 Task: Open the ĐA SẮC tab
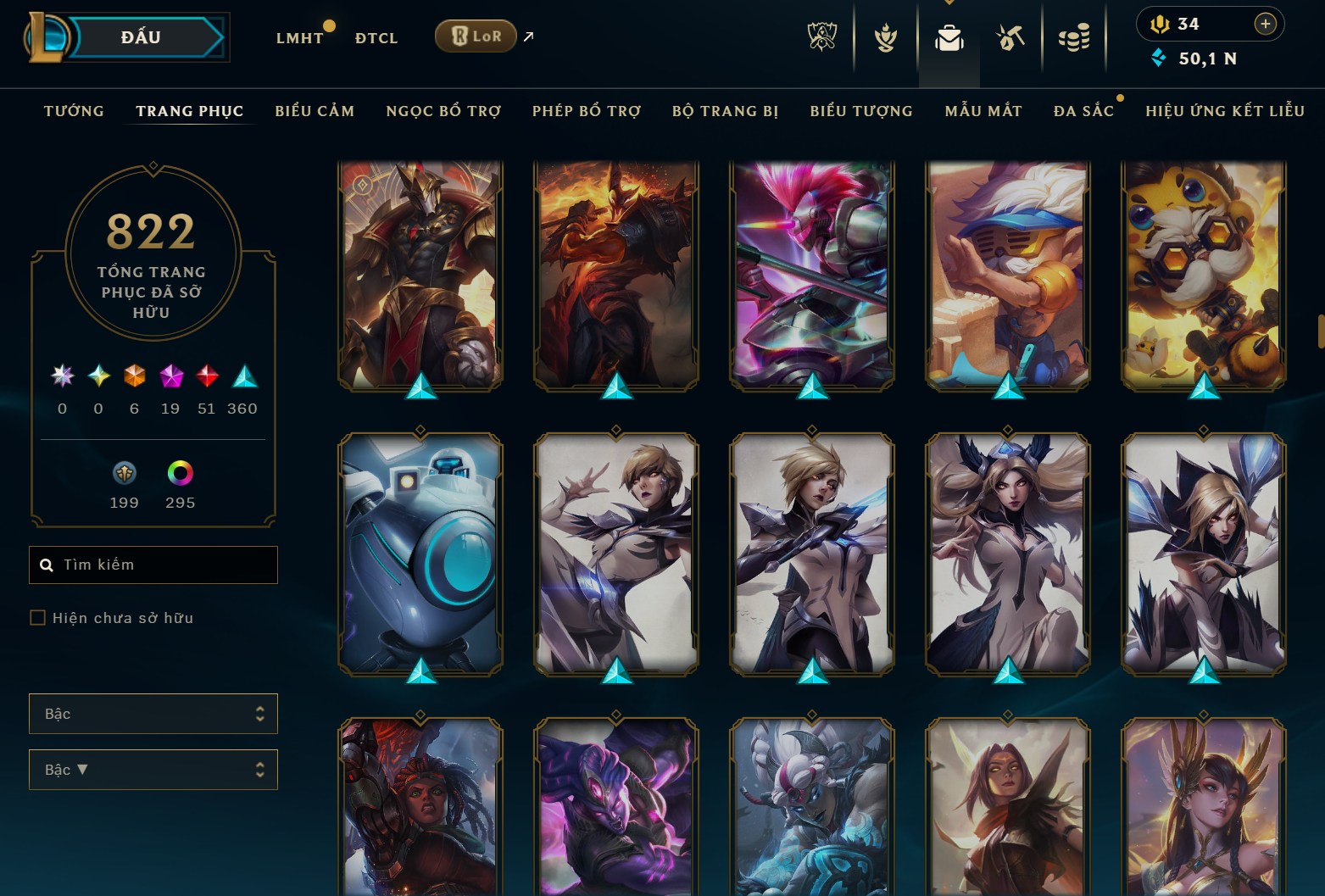(1083, 111)
